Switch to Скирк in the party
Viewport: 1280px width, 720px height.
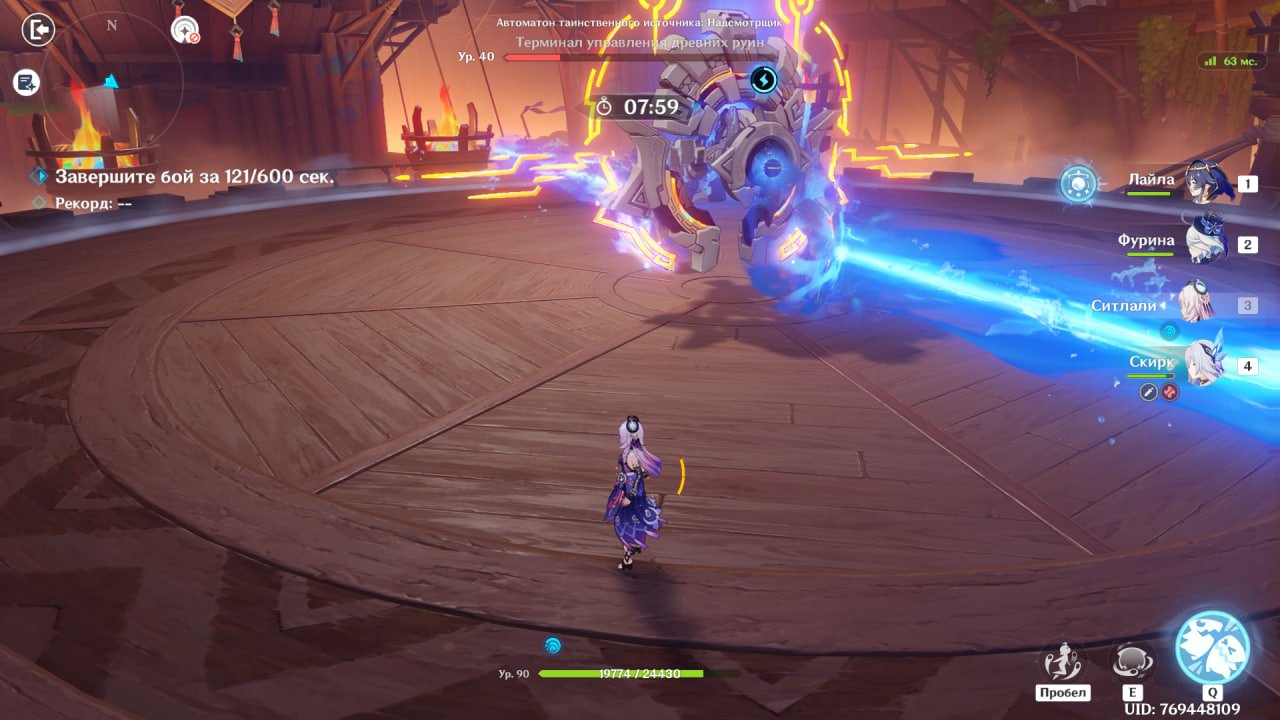1205,365
